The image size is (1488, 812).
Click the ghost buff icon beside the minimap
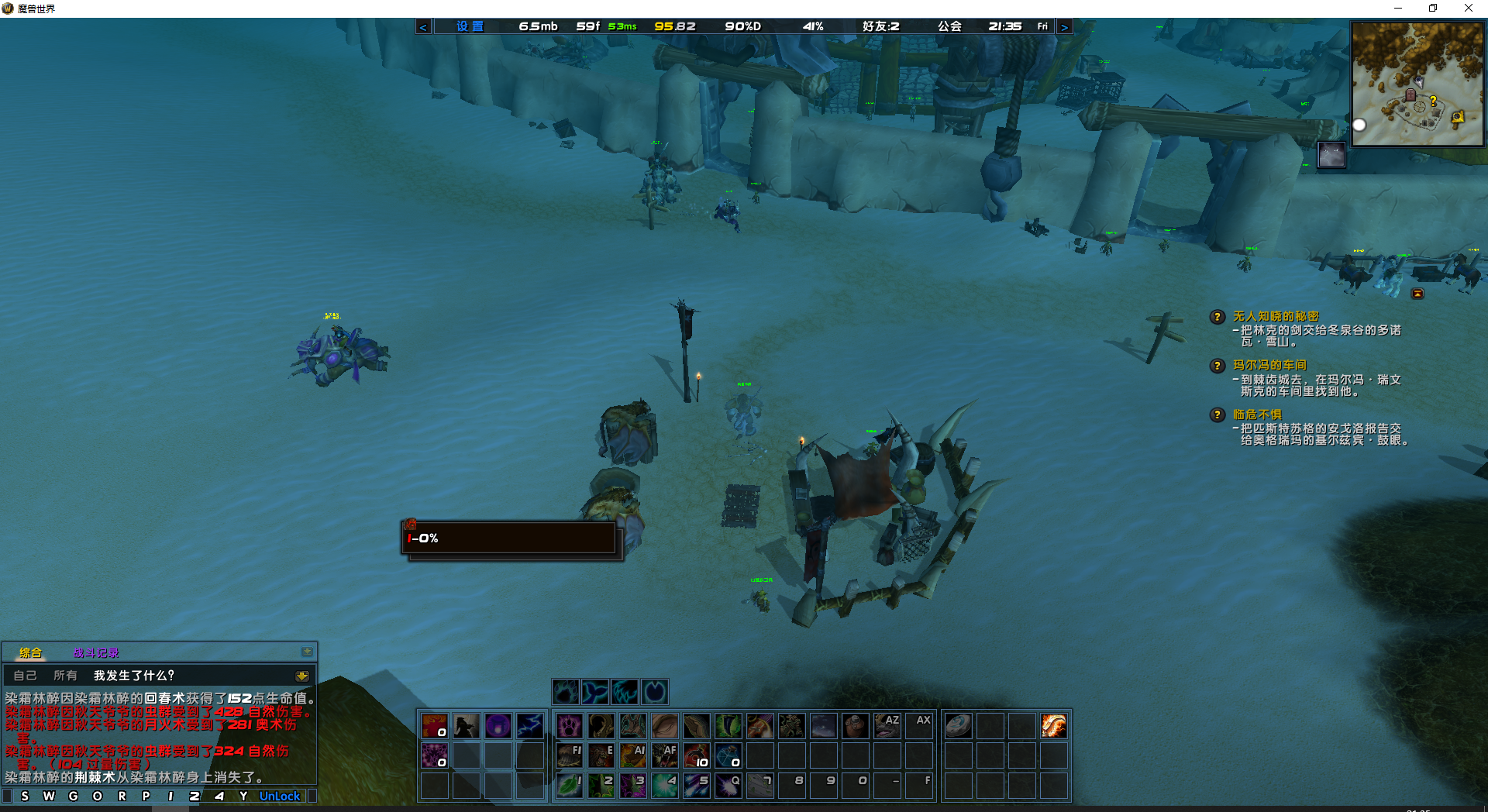[1331, 155]
